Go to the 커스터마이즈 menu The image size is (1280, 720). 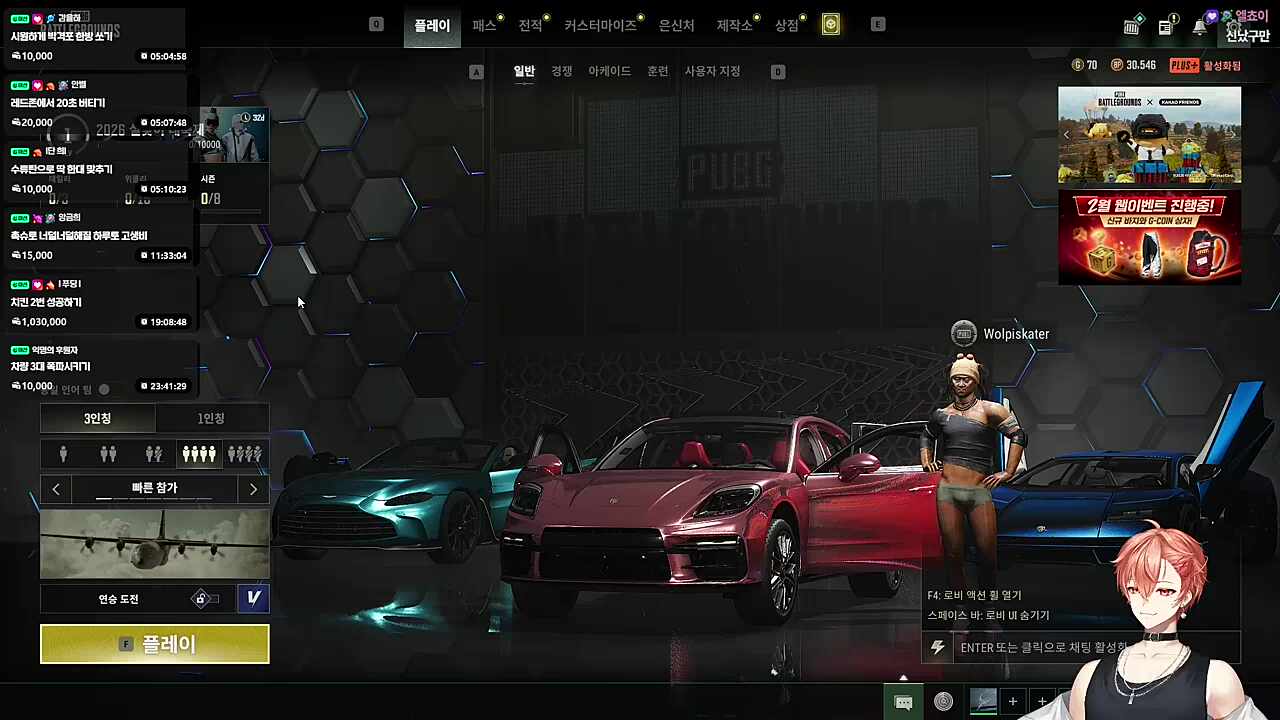point(600,25)
